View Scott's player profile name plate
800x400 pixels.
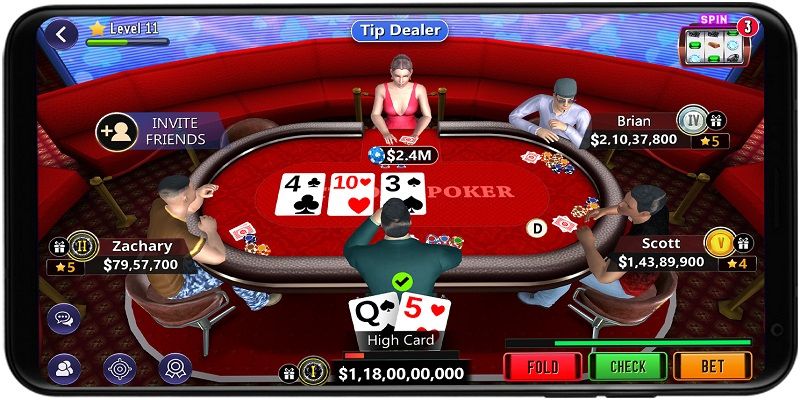[661, 253]
